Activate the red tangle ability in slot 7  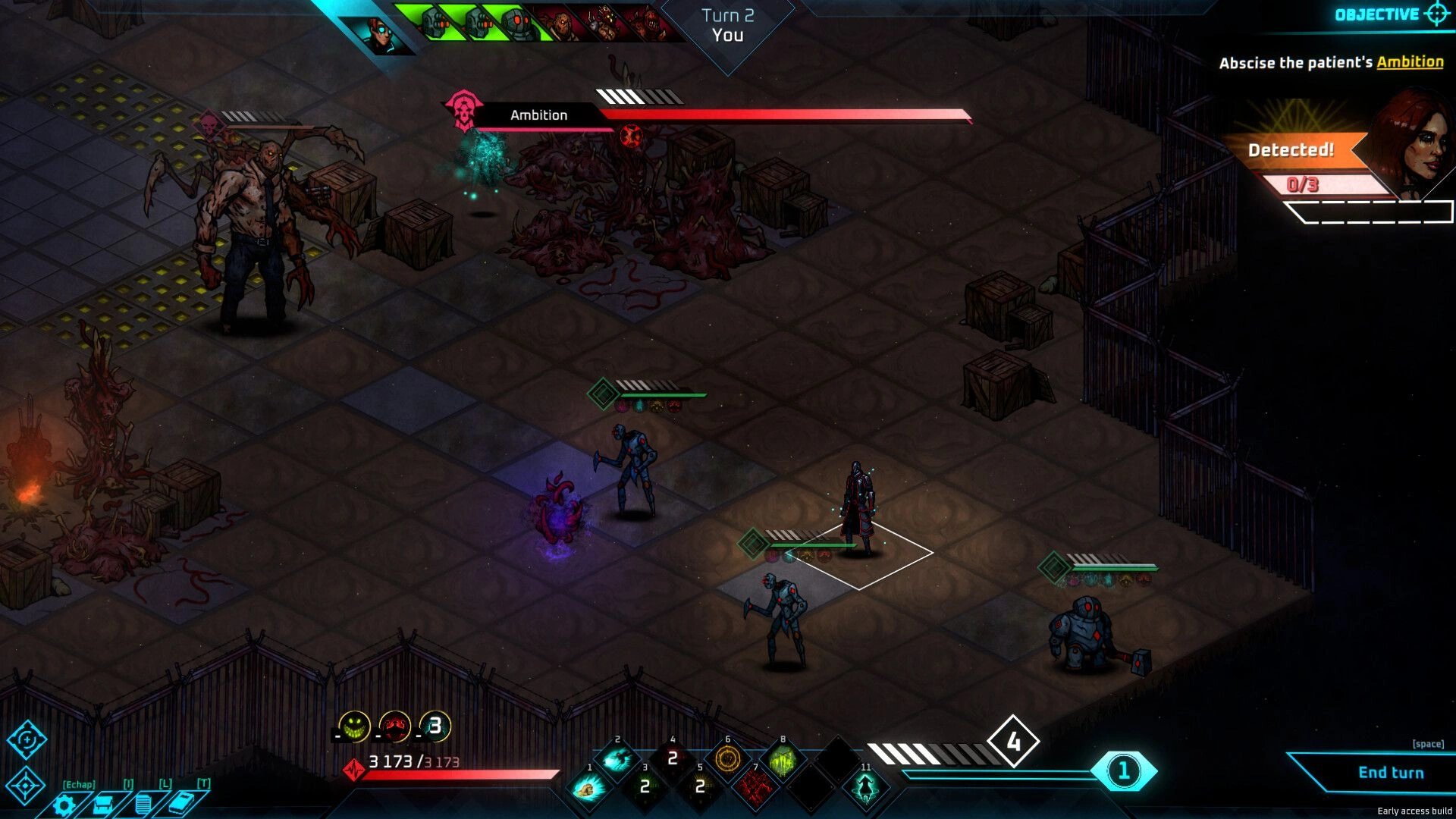coord(756,789)
